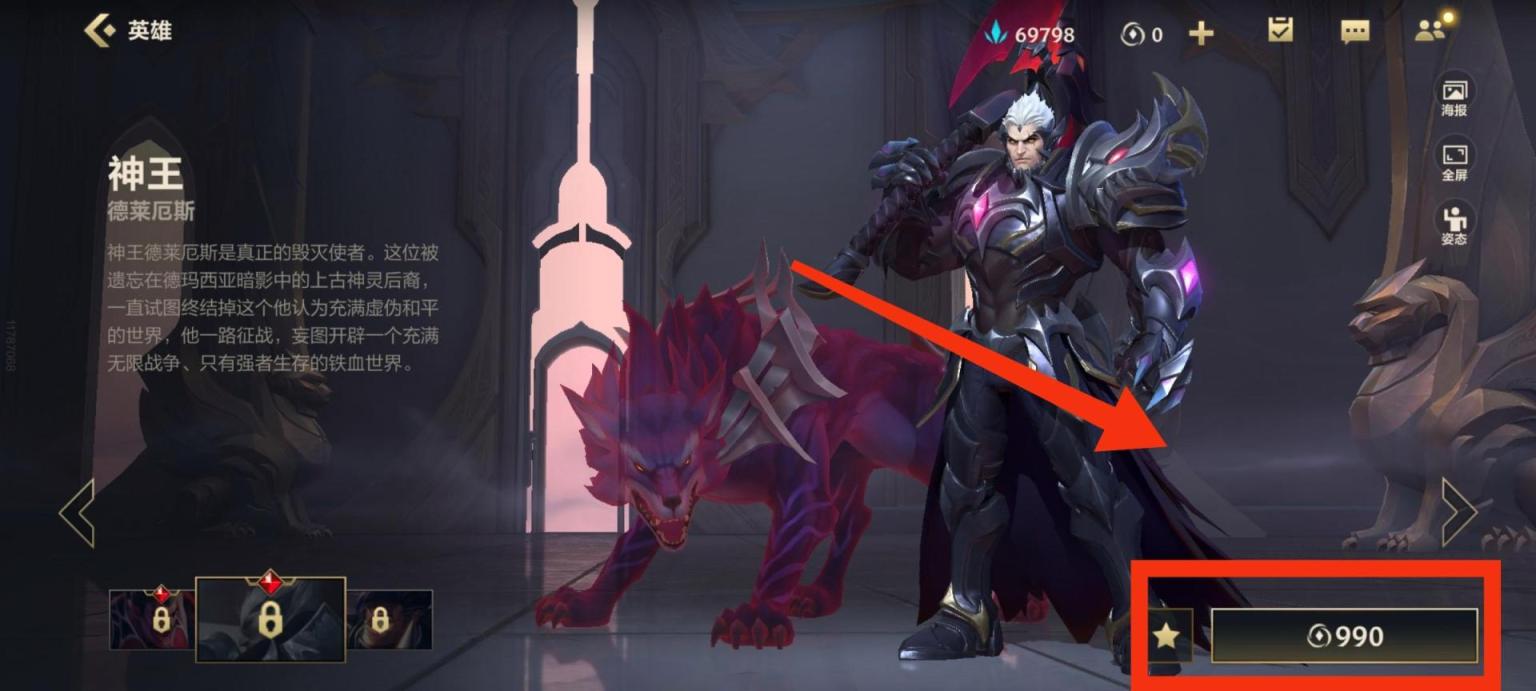
Task: Open the 姿态 pose option
Action: click(x=1454, y=225)
